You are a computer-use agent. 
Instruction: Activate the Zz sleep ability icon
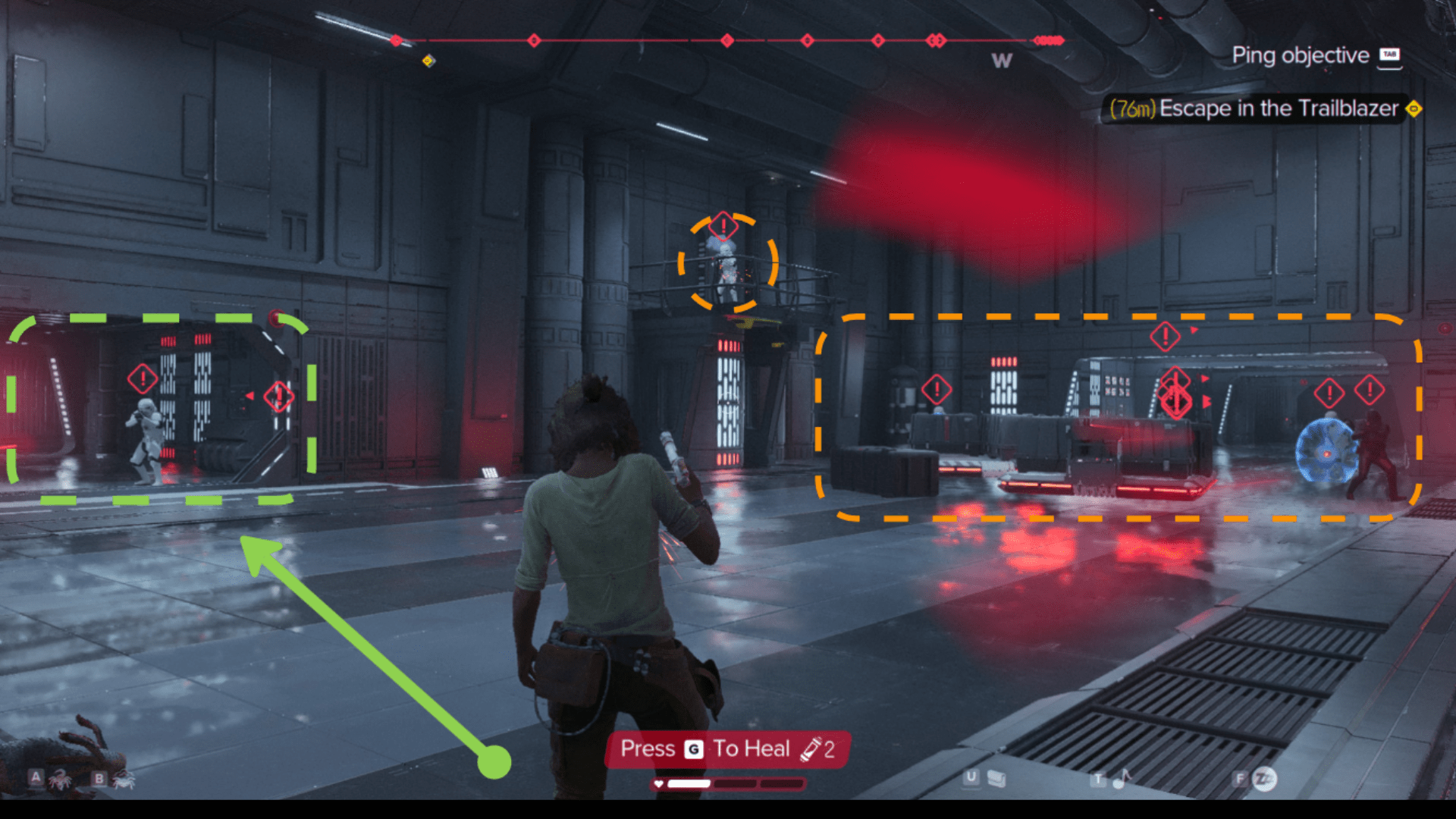coord(1264,779)
